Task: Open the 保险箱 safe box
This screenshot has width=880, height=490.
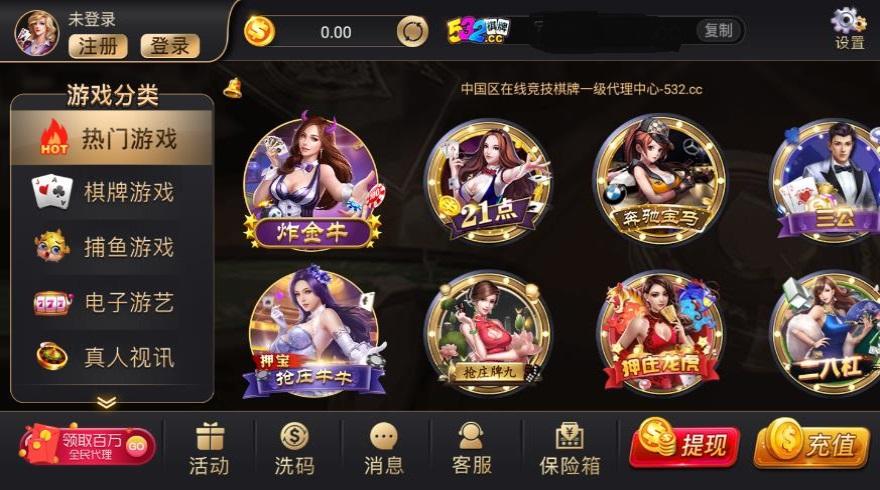Action: [569, 447]
